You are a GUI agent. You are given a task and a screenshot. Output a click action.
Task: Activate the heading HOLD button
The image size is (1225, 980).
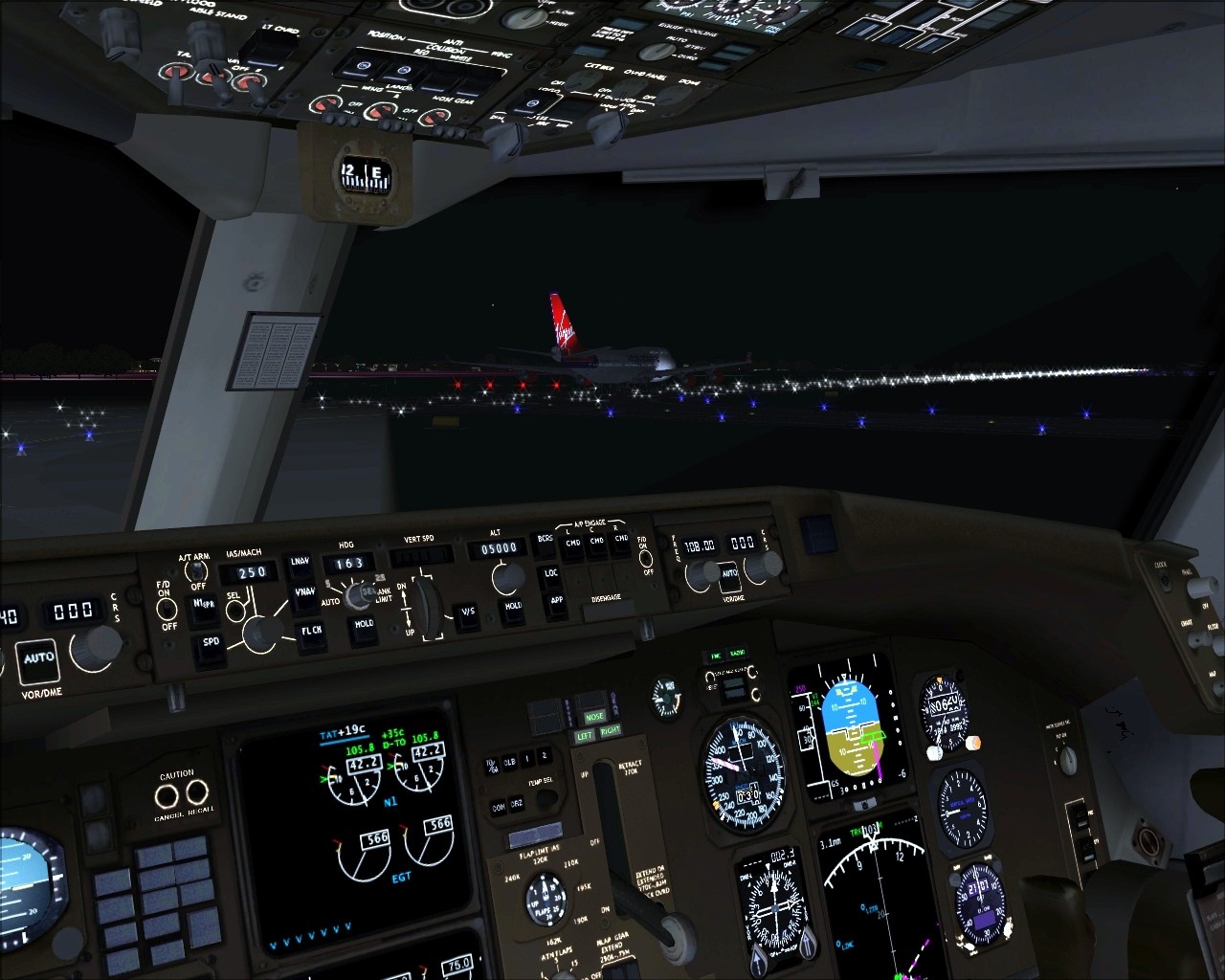point(364,625)
